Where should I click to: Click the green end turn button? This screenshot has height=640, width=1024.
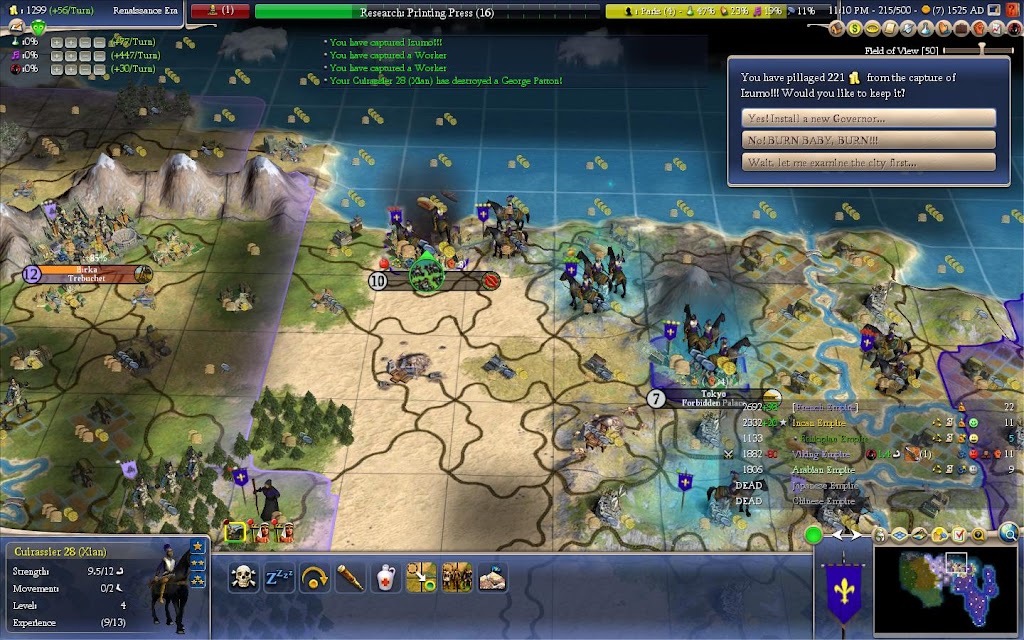coord(814,535)
